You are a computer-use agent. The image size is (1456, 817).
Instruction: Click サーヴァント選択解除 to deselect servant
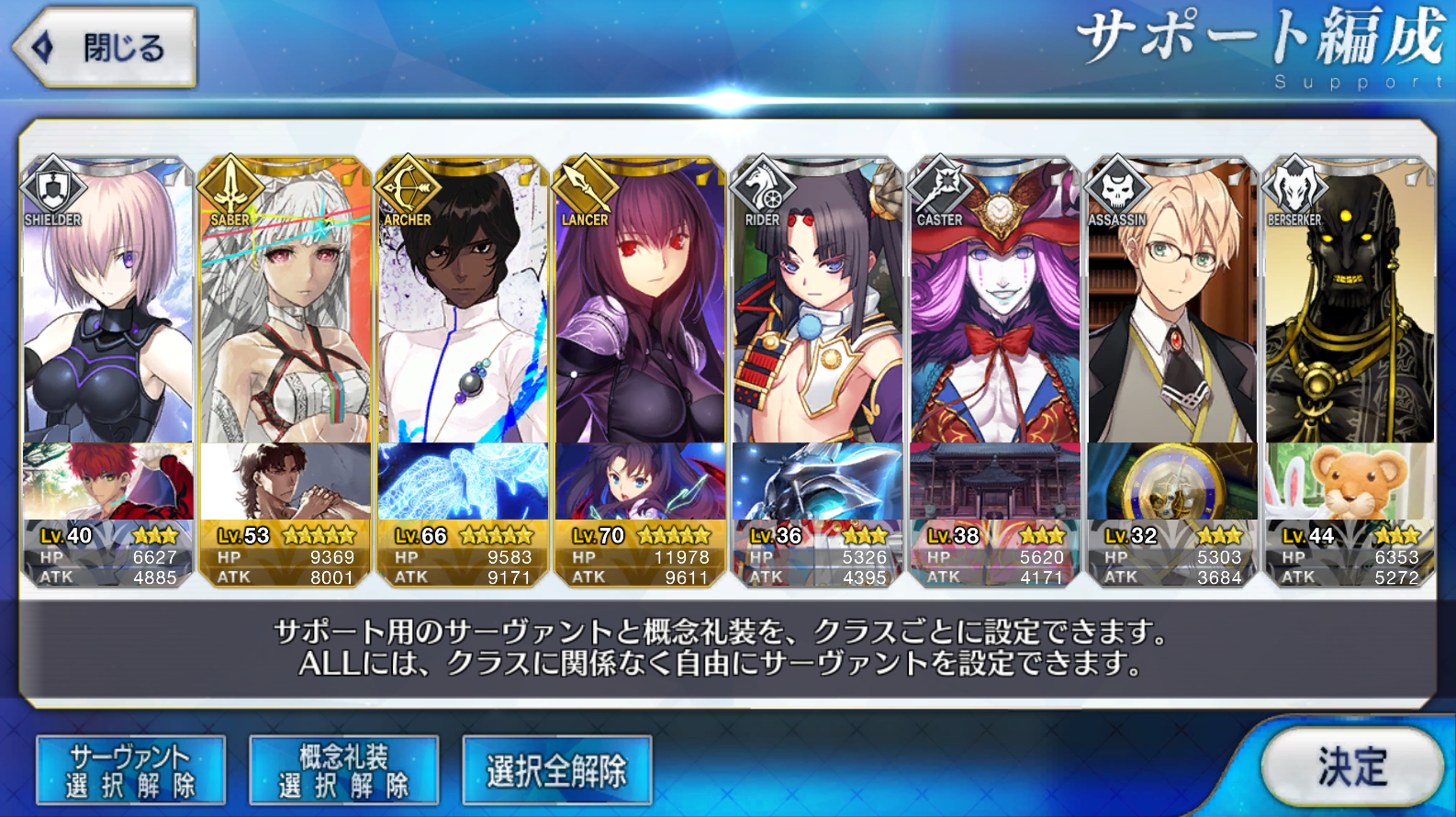pos(130,770)
